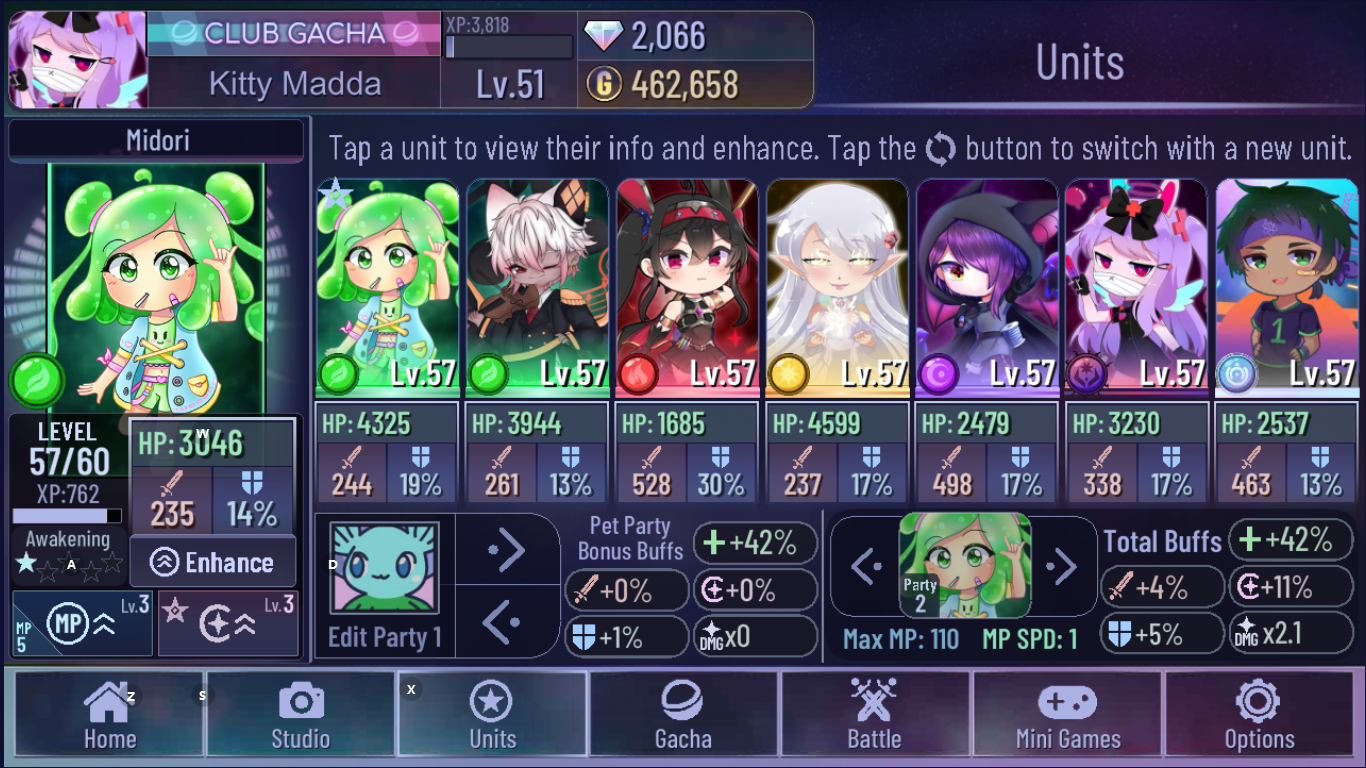
Task: Go to the Gacha tab
Action: point(684,714)
